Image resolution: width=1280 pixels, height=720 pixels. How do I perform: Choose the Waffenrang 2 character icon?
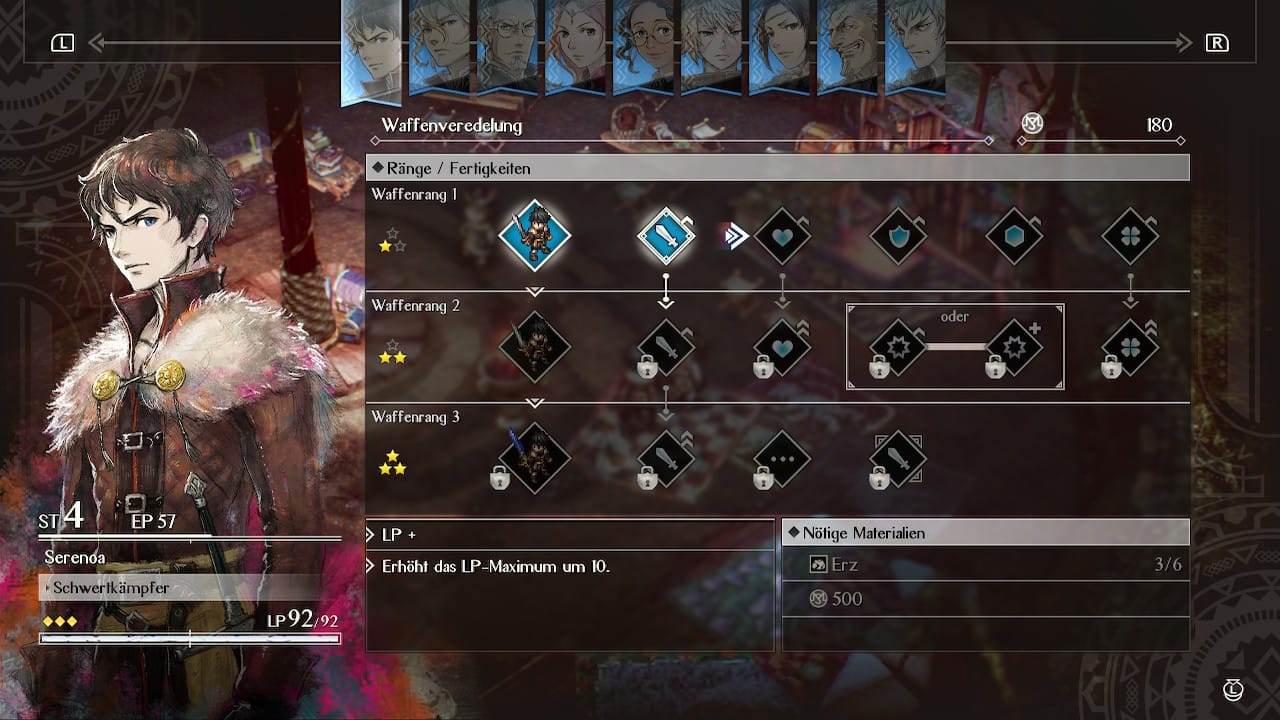(534, 347)
